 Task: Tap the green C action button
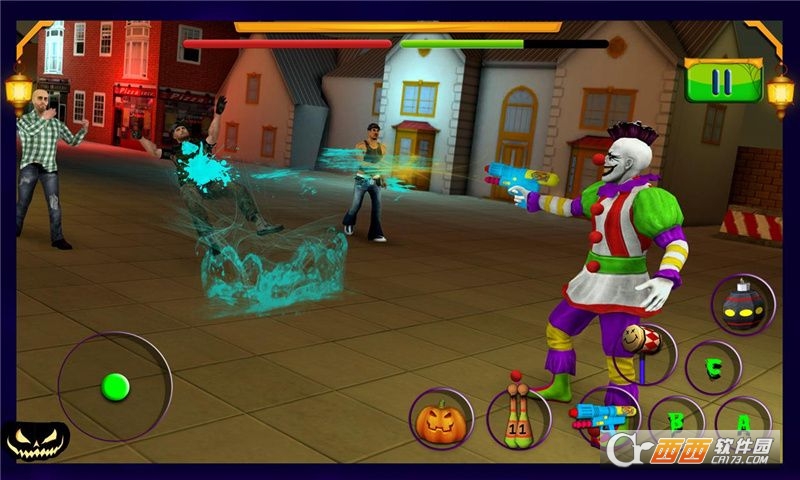(713, 368)
